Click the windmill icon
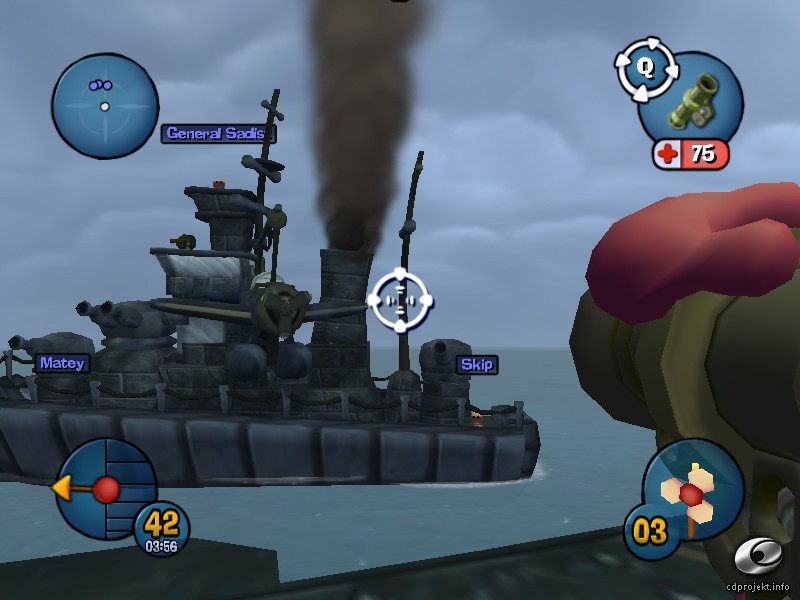The height and width of the screenshot is (600, 800). (x=692, y=492)
